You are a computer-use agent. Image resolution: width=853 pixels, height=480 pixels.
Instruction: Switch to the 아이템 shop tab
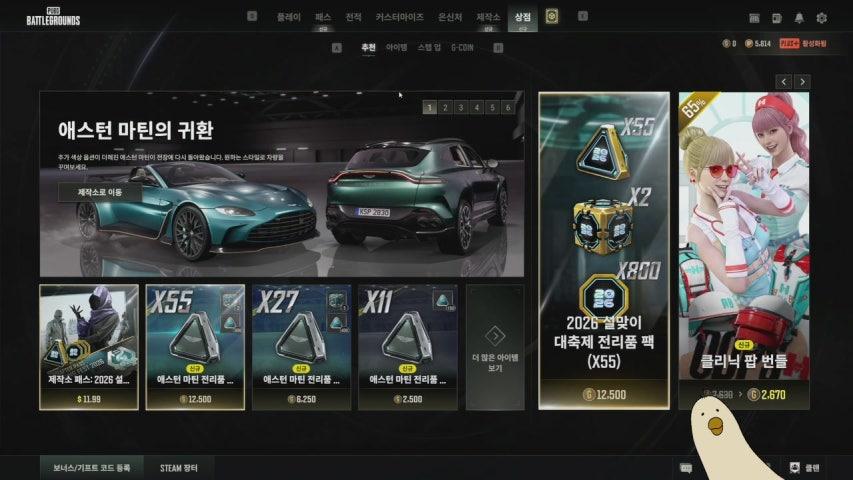(397, 47)
